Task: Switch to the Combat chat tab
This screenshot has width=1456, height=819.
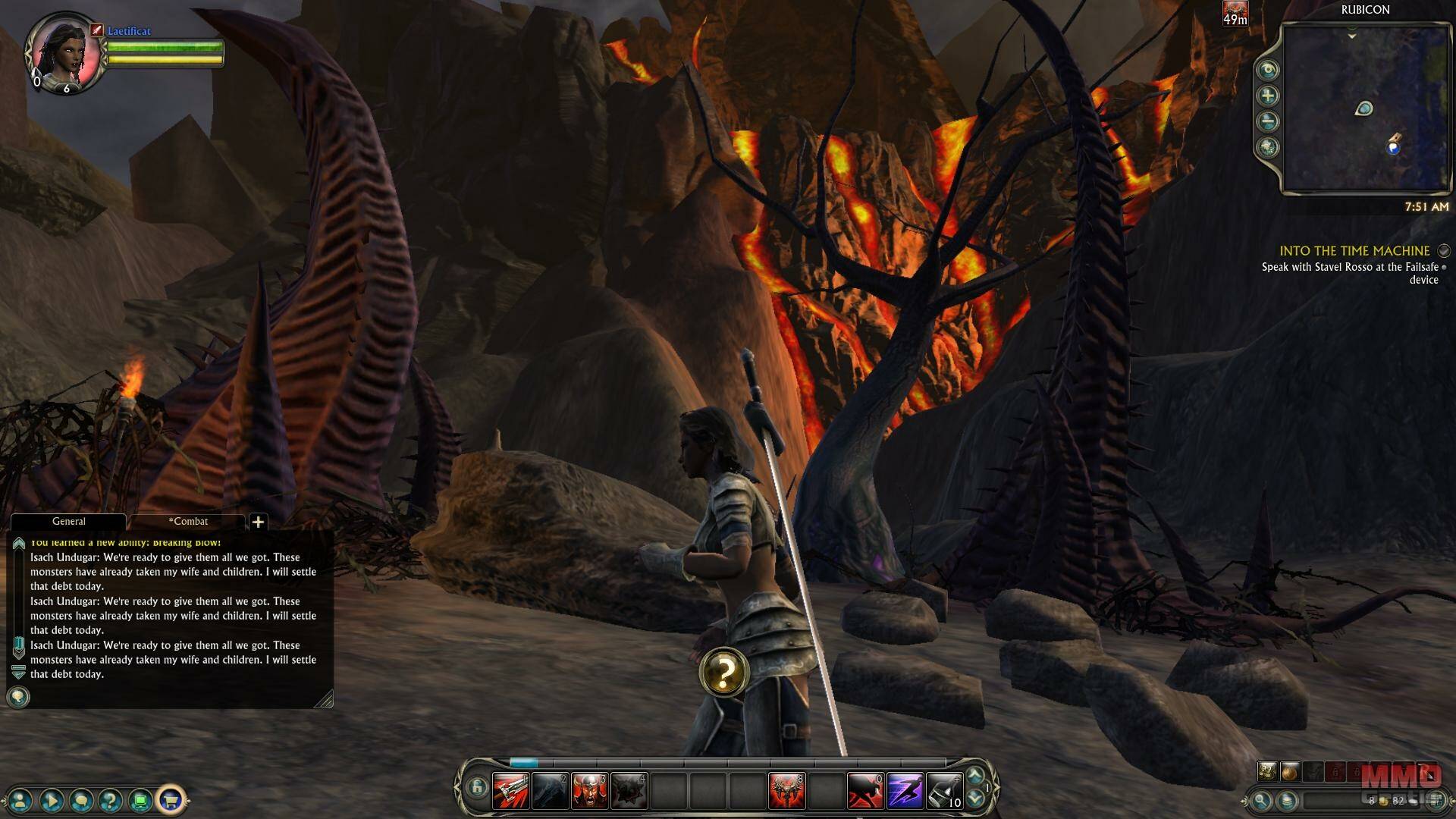Action: 188,522
